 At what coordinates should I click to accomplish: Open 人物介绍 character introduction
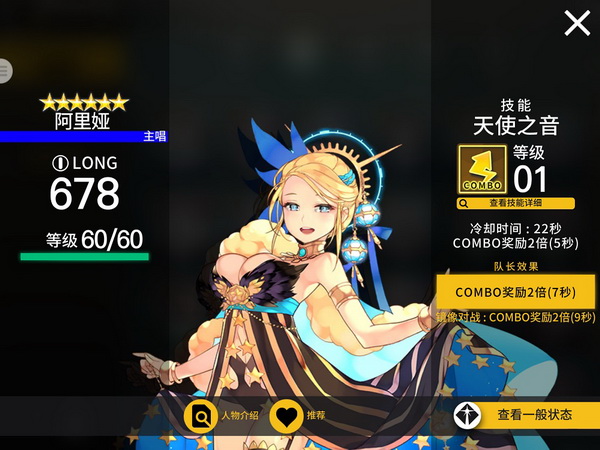pyautogui.click(x=200, y=415)
